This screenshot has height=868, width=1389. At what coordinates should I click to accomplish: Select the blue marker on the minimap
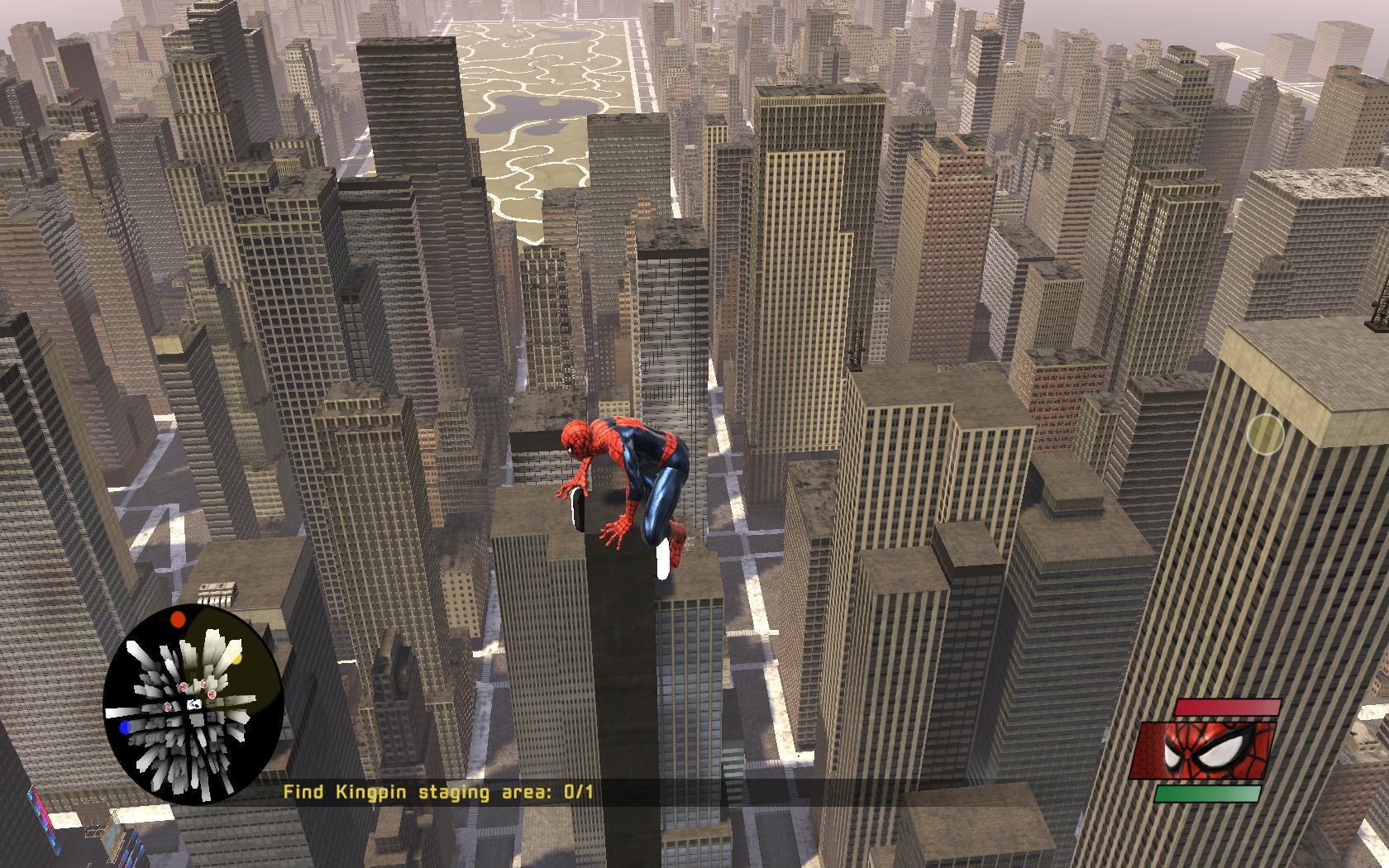(x=125, y=727)
